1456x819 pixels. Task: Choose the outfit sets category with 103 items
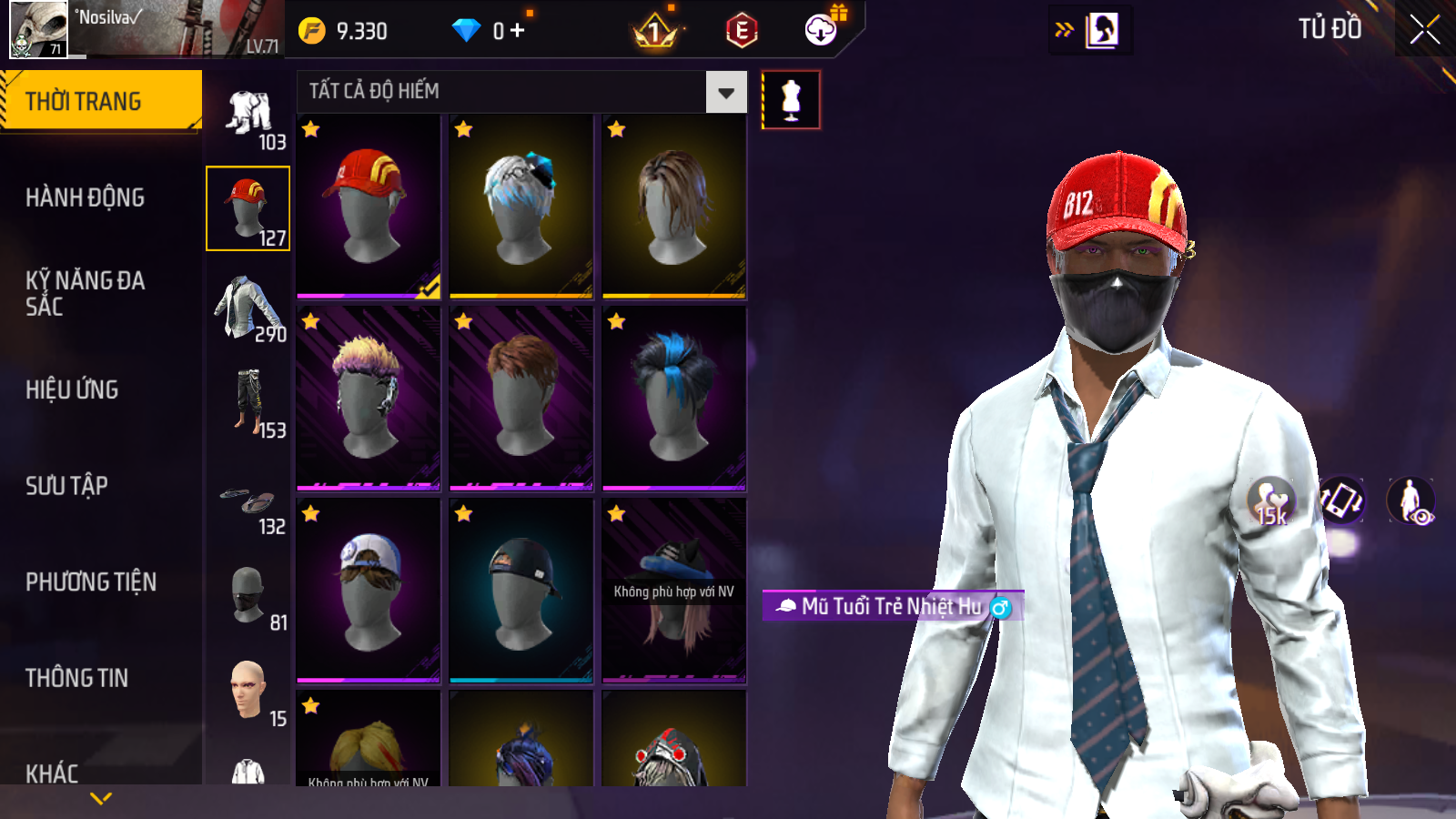point(248,116)
